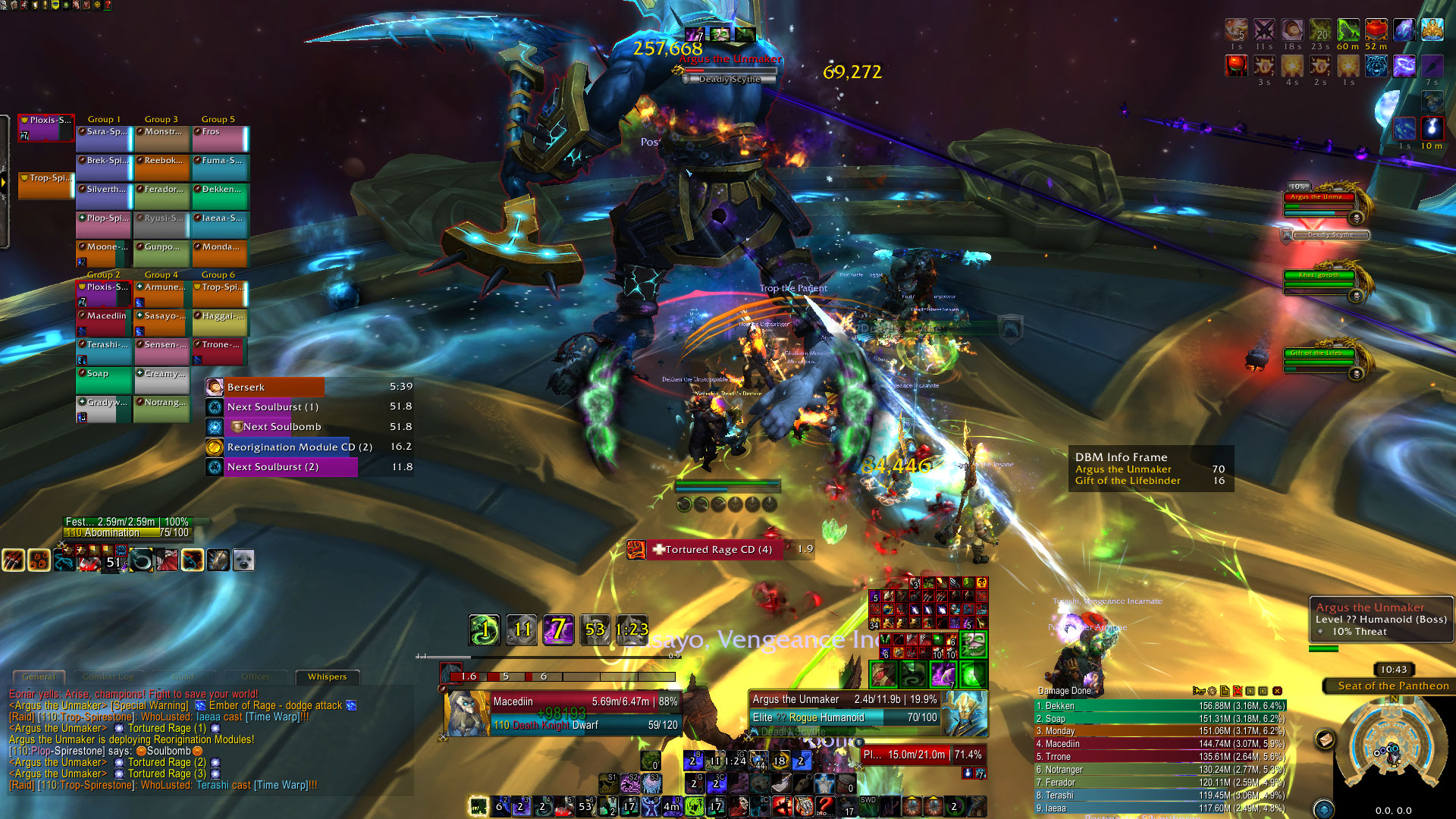This screenshot has height=819, width=1456.
Task: Click Ferador's row in the Damage Done list
Action: click(1160, 783)
